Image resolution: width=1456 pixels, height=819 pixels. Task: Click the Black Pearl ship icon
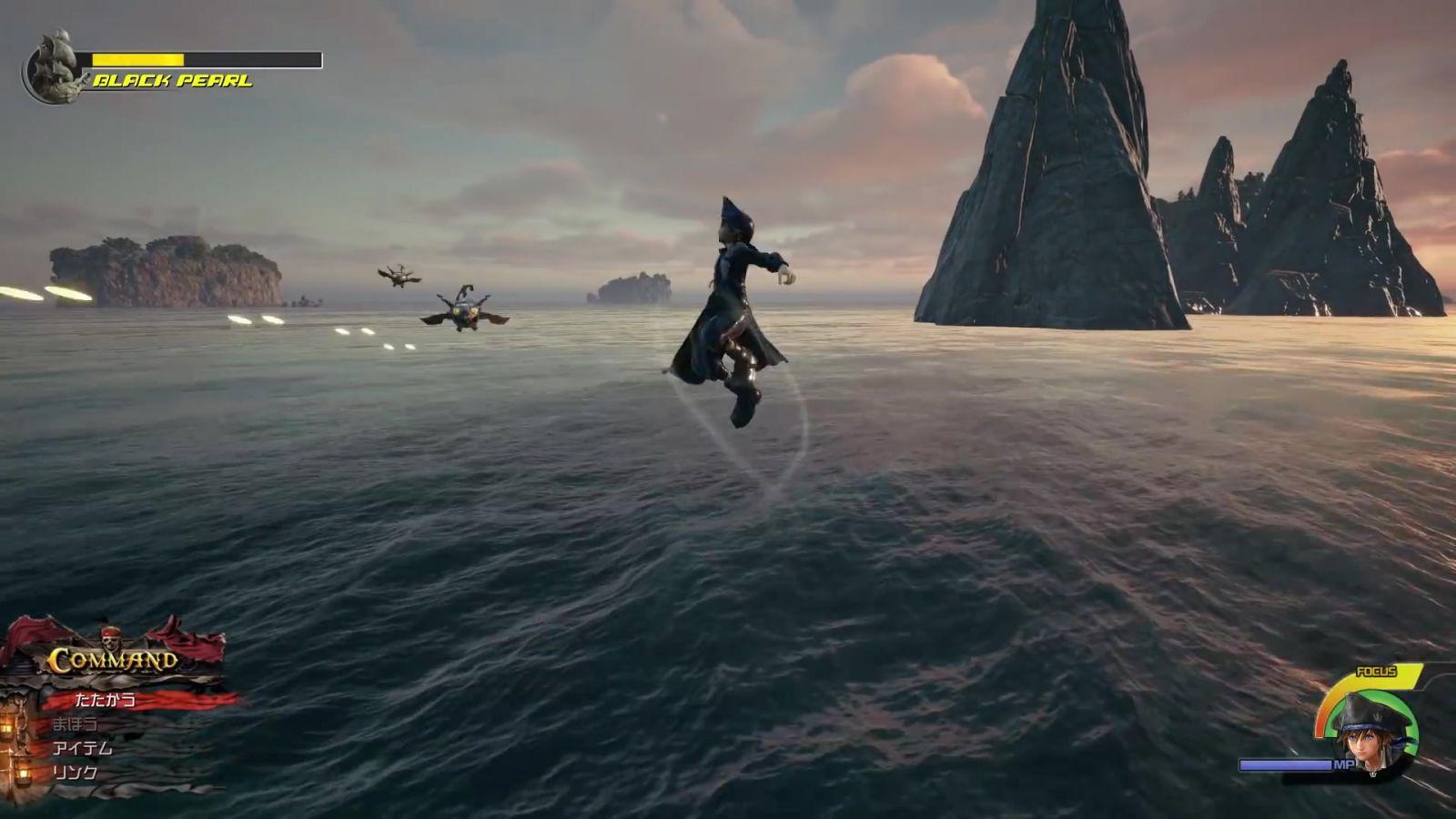[54, 66]
